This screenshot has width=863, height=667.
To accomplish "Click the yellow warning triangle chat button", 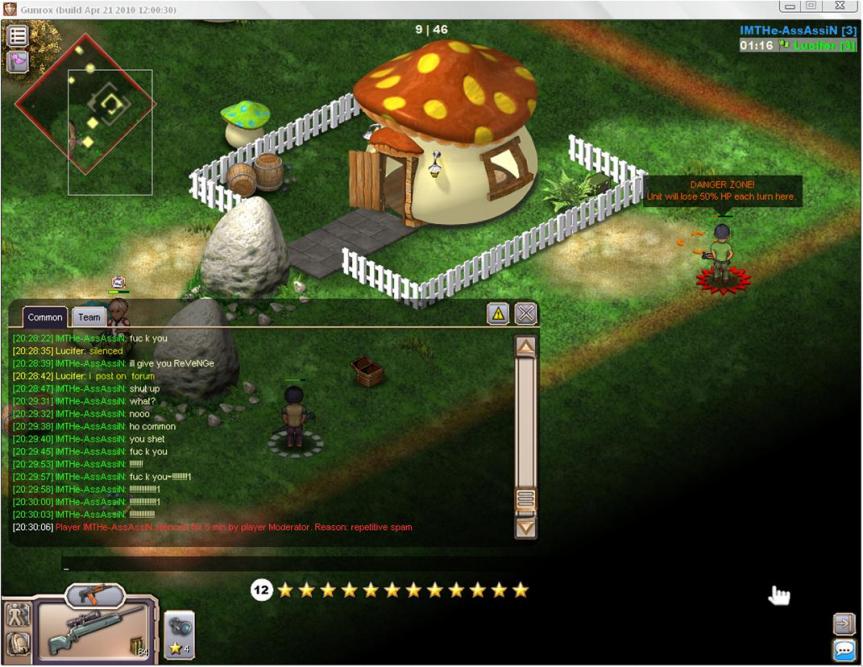I will [x=498, y=314].
